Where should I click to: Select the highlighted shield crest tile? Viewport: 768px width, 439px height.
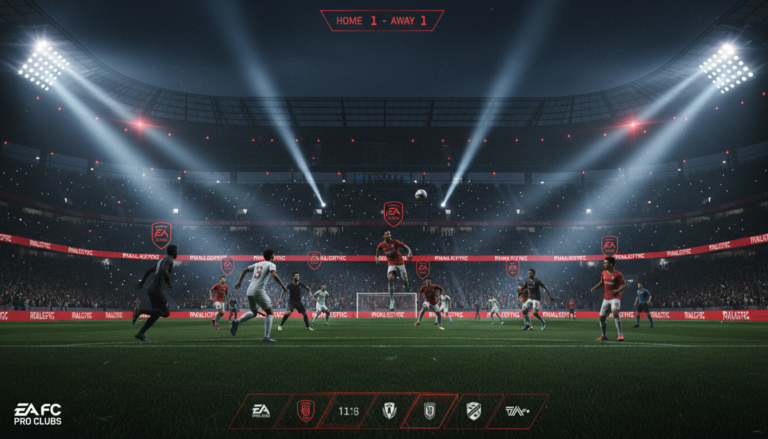[429, 411]
